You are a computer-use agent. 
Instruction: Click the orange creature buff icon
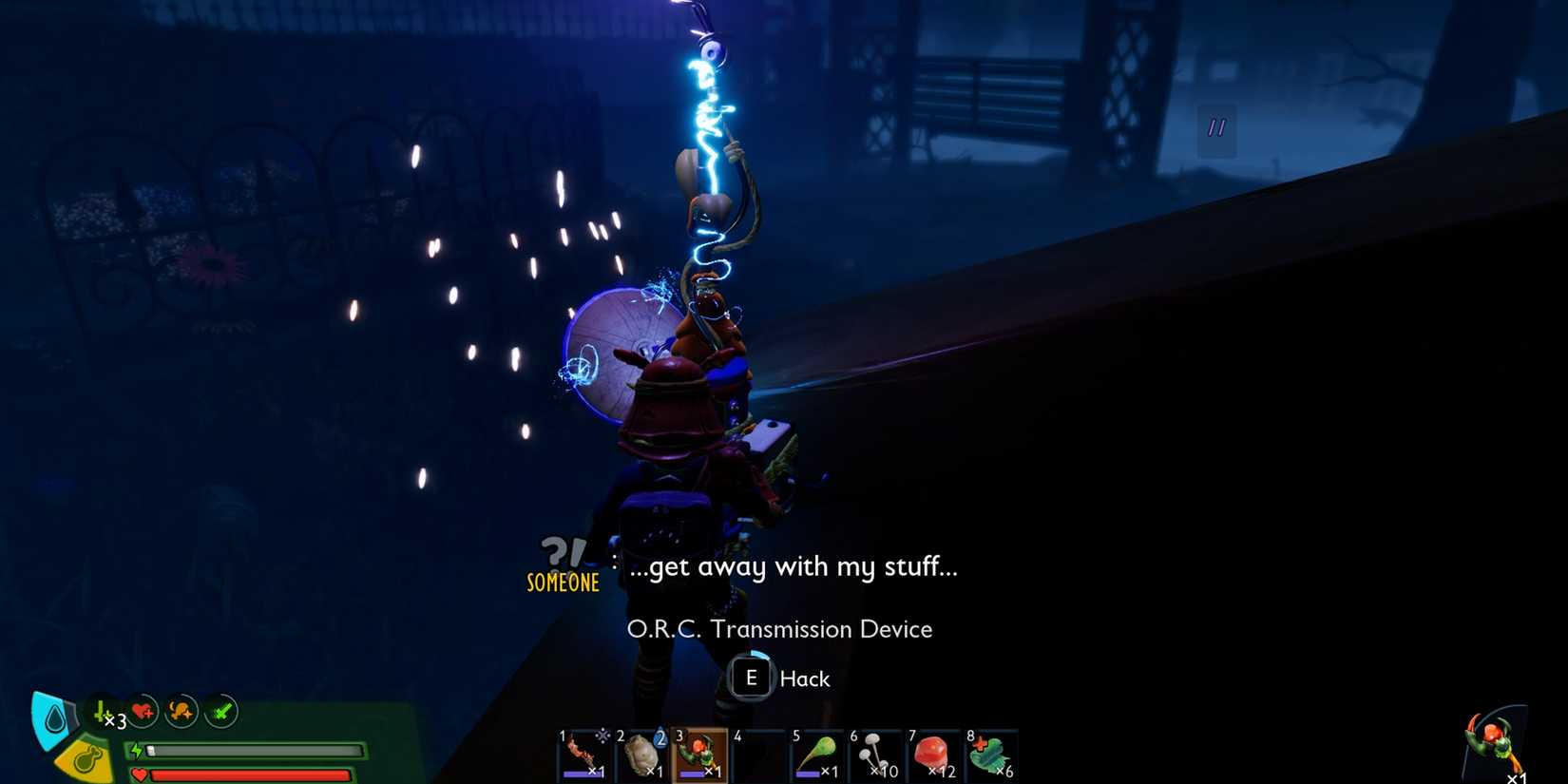pyautogui.click(x=180, y=711)
